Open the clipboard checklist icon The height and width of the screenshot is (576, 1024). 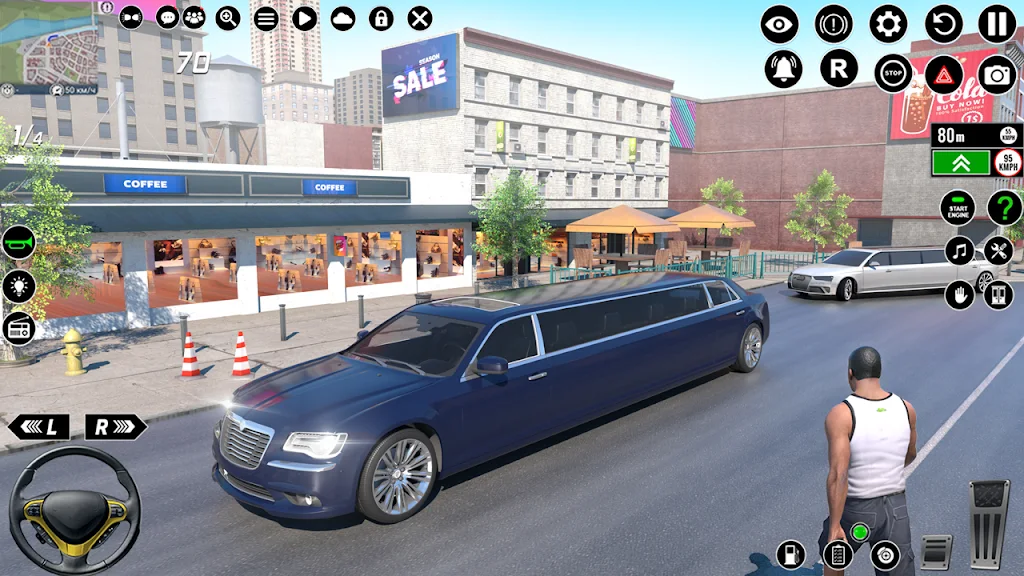(835, 553)
